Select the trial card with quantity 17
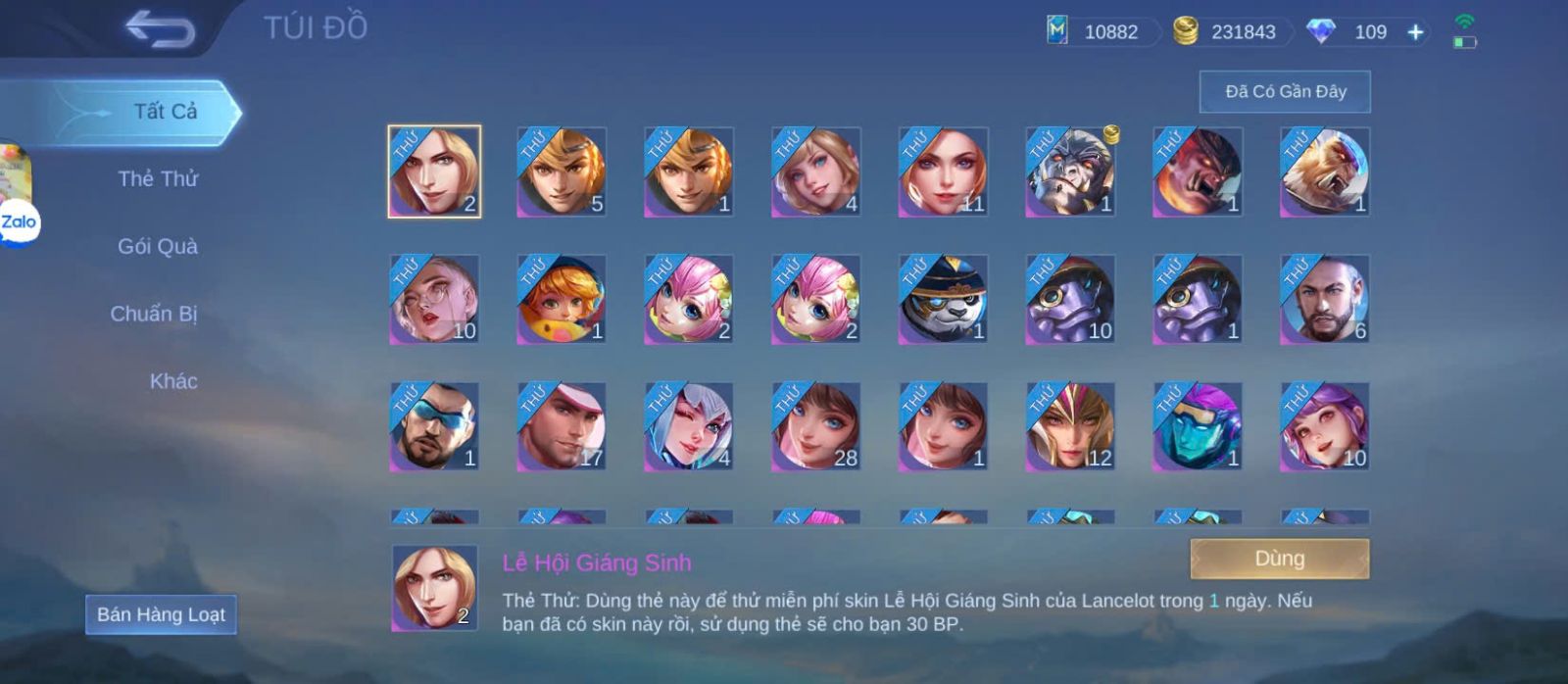 coord(562,427)
